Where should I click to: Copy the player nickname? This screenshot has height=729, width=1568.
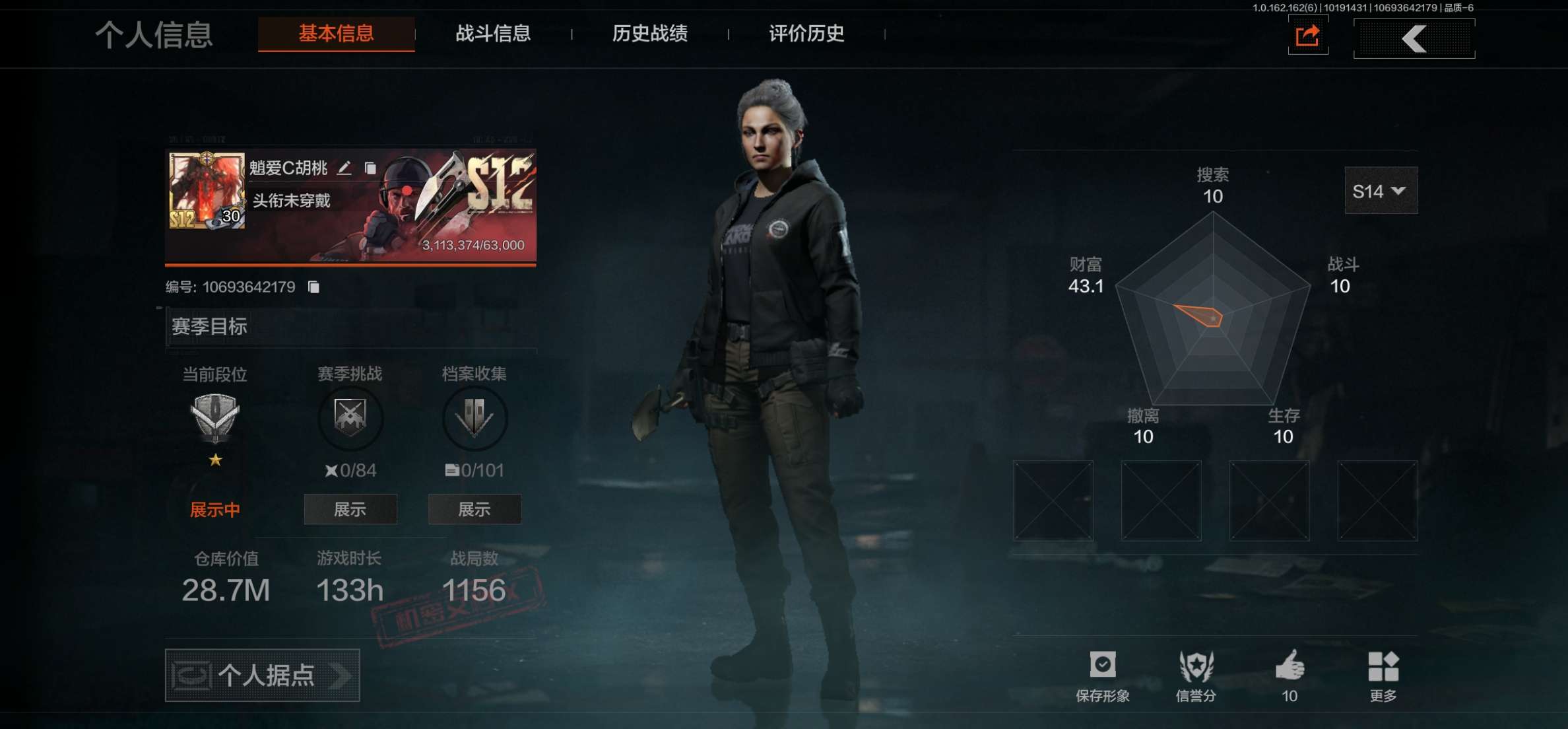click(x=370, y=168)
